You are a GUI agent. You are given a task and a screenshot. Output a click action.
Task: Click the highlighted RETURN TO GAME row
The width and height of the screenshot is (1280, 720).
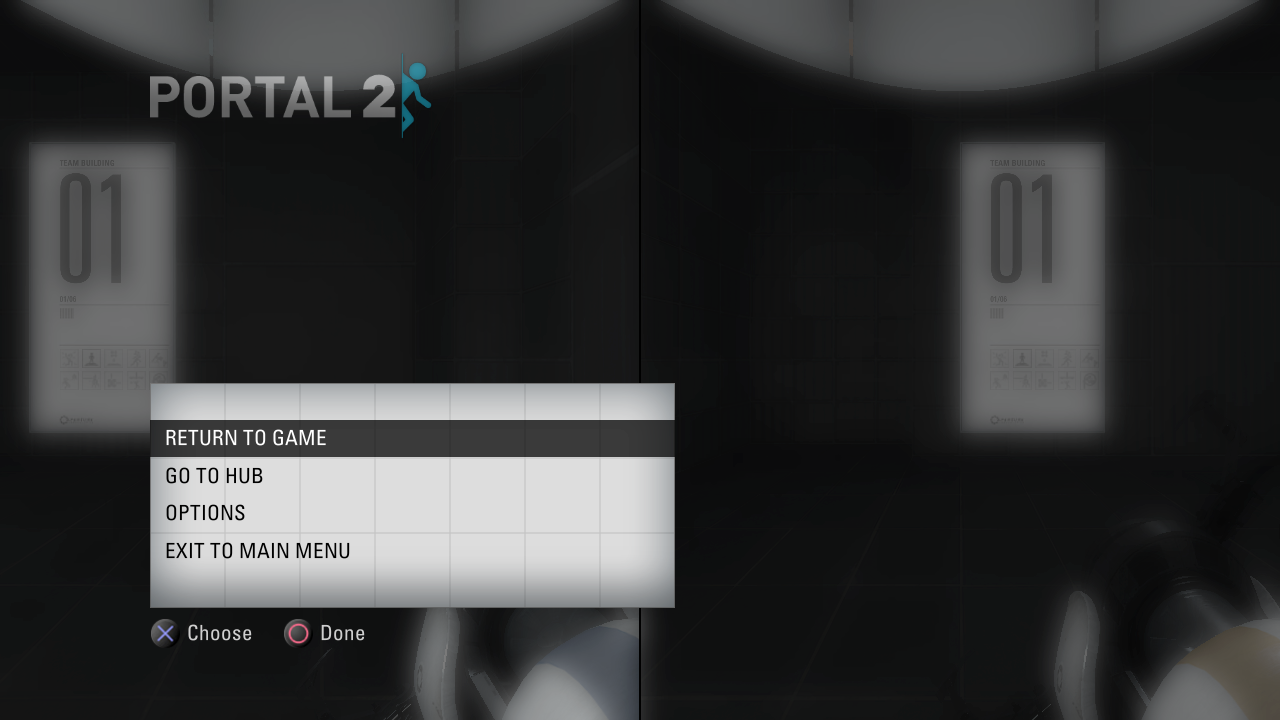coord(412,438)
